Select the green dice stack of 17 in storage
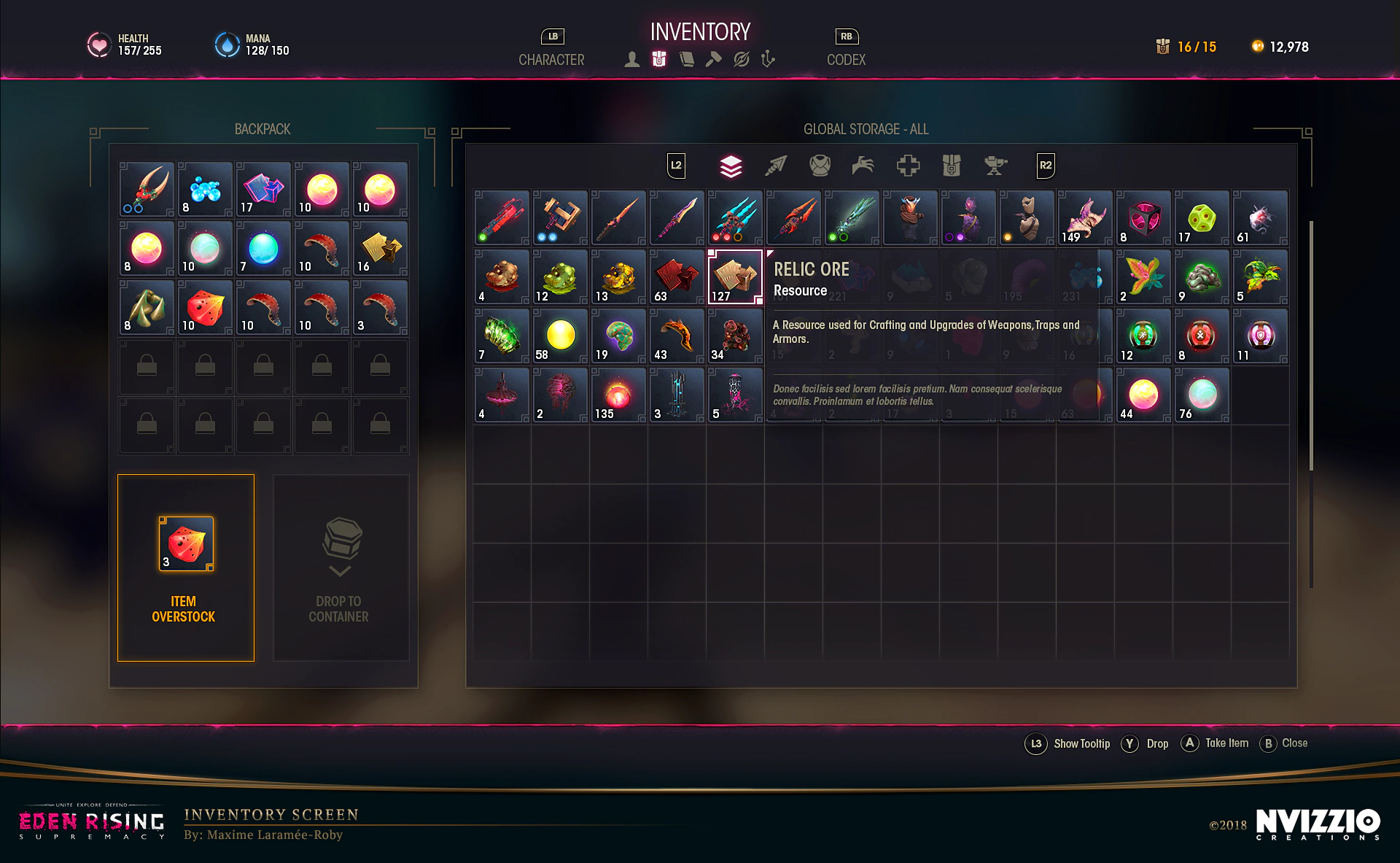1400x863 pixels. point(1202,218)
